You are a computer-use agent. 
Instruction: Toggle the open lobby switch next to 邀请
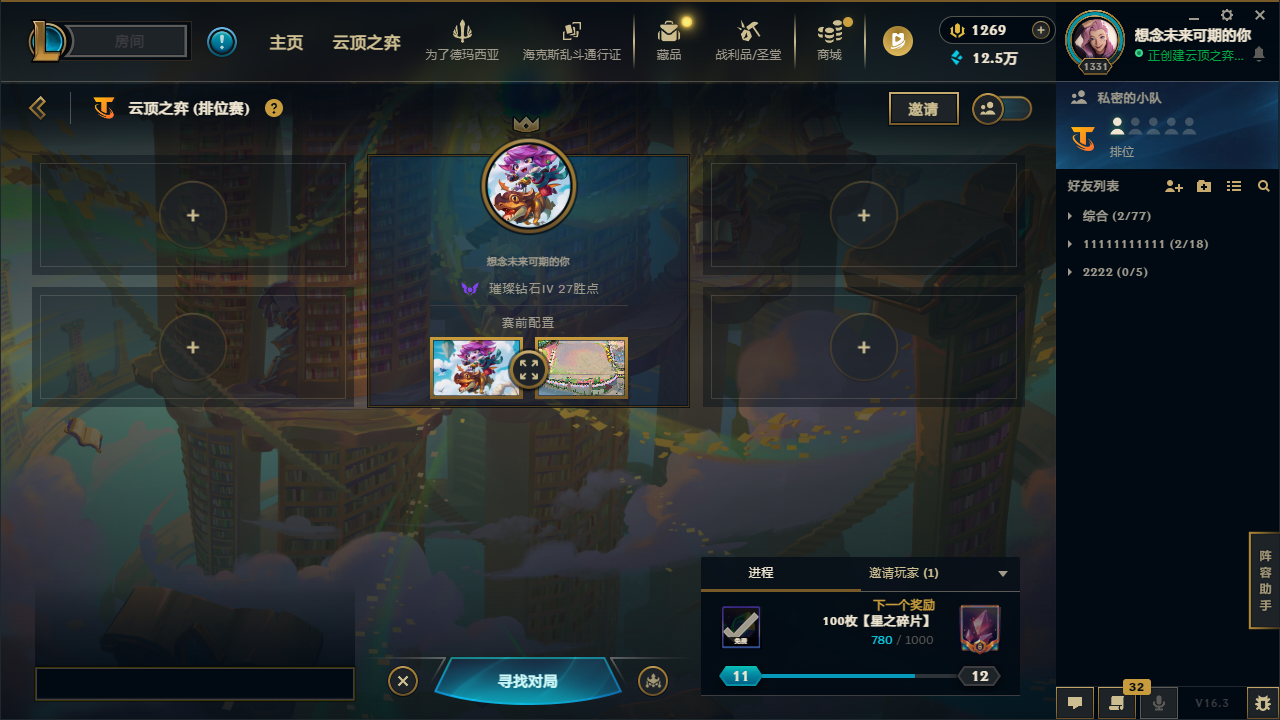(x=1001, y=108)
